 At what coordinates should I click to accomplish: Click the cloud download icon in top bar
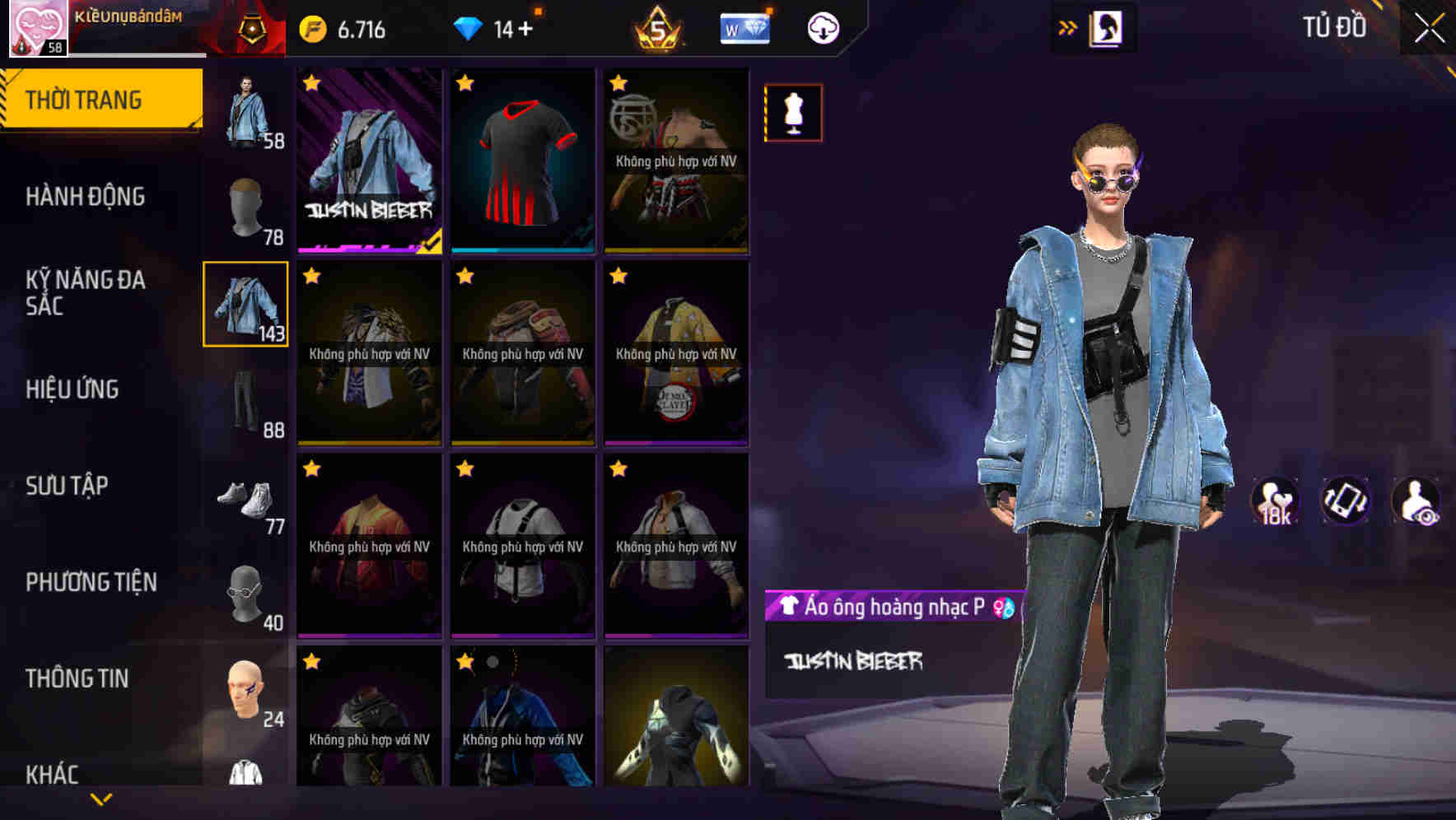(x=821, y=27)
